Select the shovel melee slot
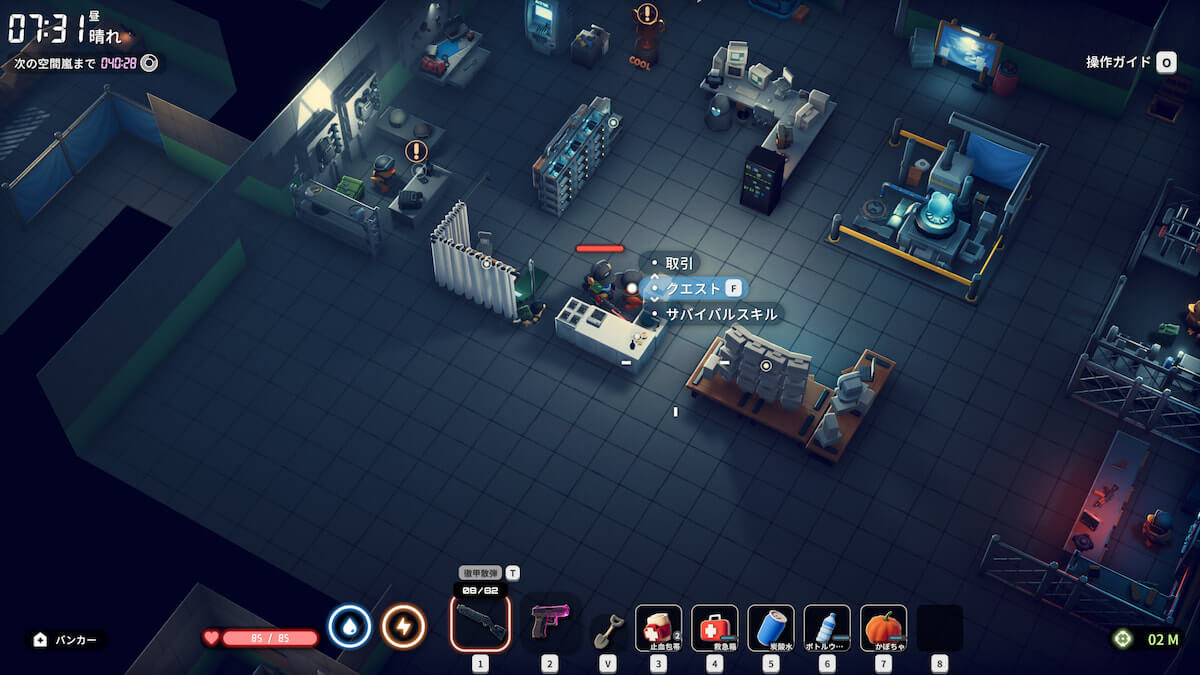 [607, 630]
